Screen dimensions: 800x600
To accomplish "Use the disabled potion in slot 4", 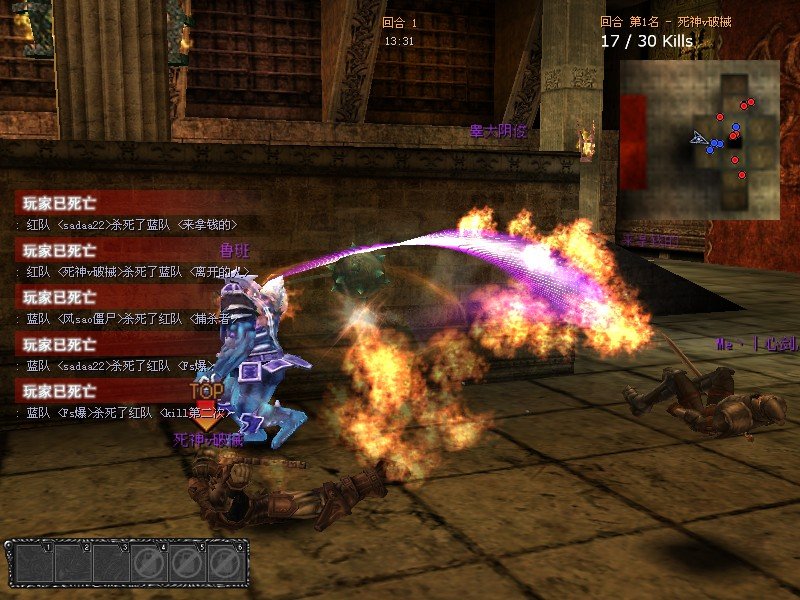I will pos(149,565).
